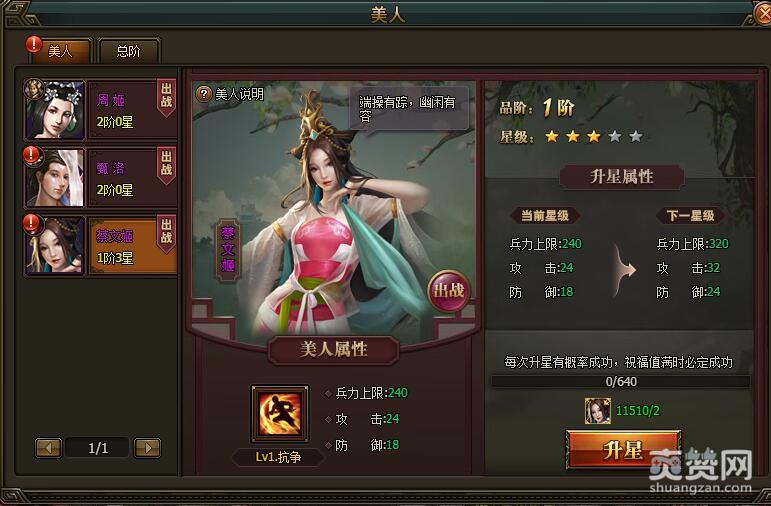Close the 美人 window
The width and height of the screenshot is (771, 506).
click(x=762, y=13)
